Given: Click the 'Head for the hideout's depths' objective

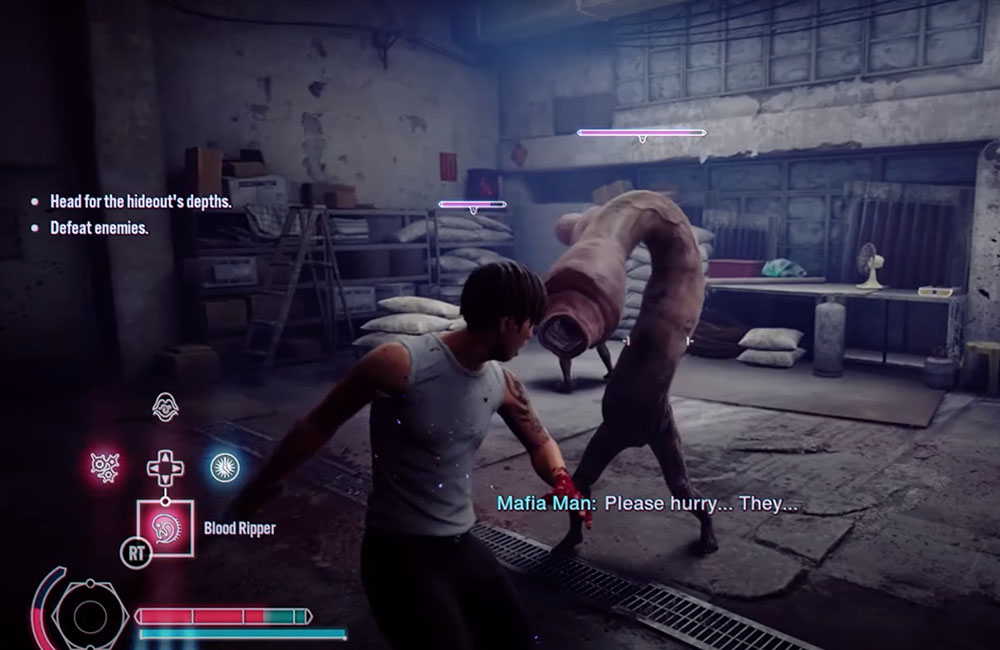Looking at the screenshot, I should point(140,201).
